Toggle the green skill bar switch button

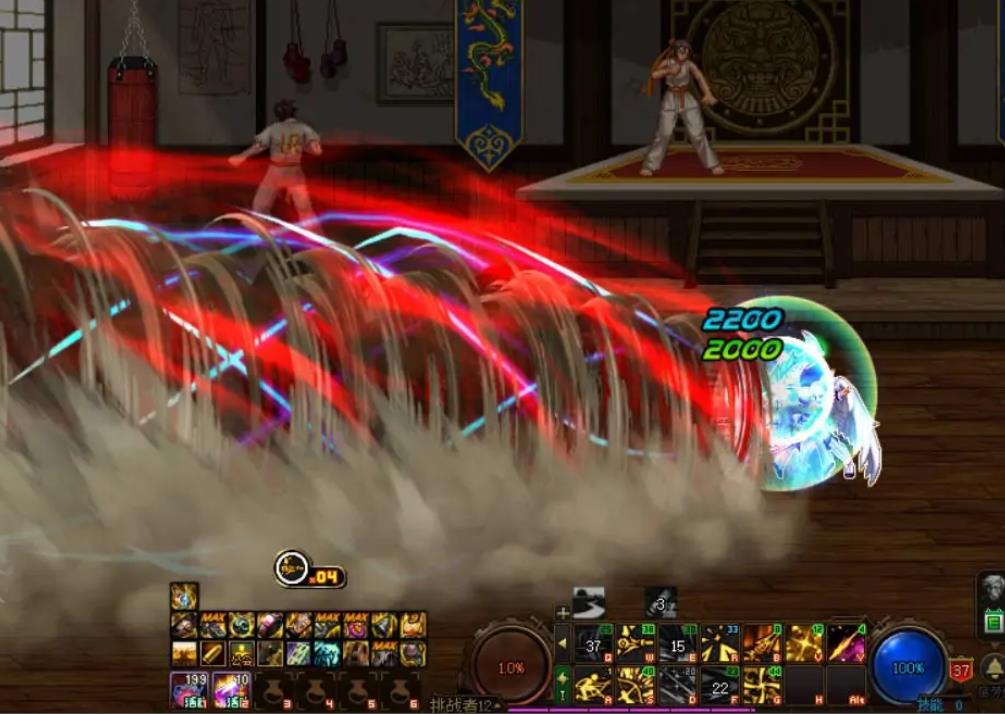pos(563,680)
